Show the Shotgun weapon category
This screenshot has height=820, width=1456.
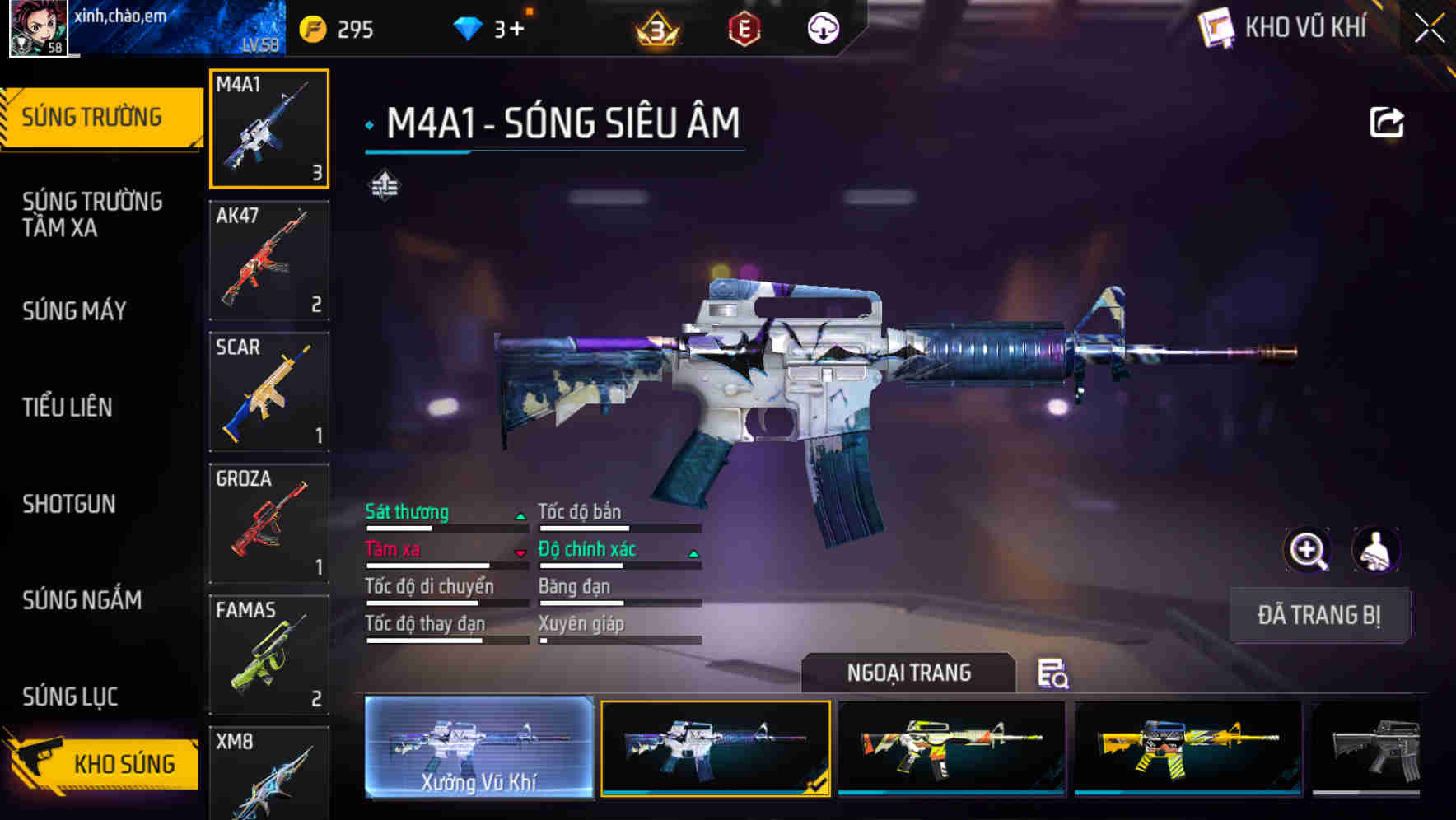(69, 504)
